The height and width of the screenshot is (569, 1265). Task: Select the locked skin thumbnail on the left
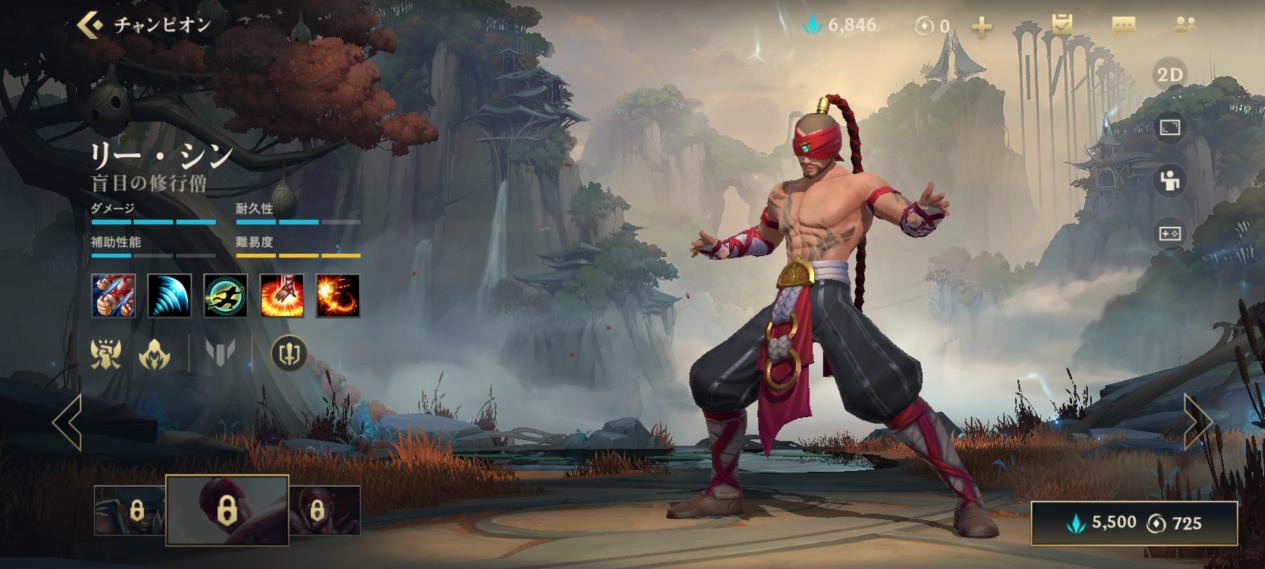point(129,511)
